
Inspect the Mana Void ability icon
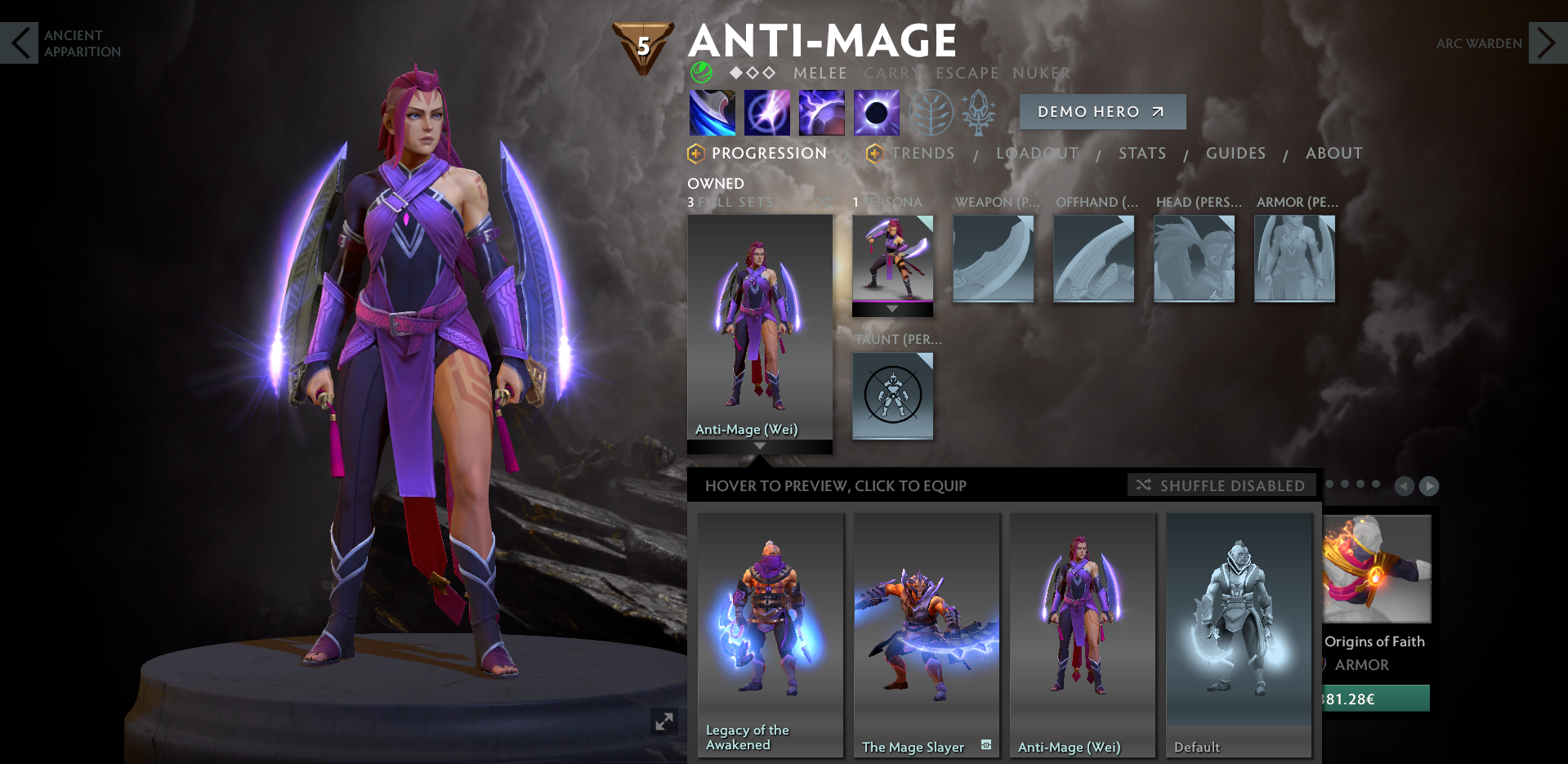(x=875, y=112)
